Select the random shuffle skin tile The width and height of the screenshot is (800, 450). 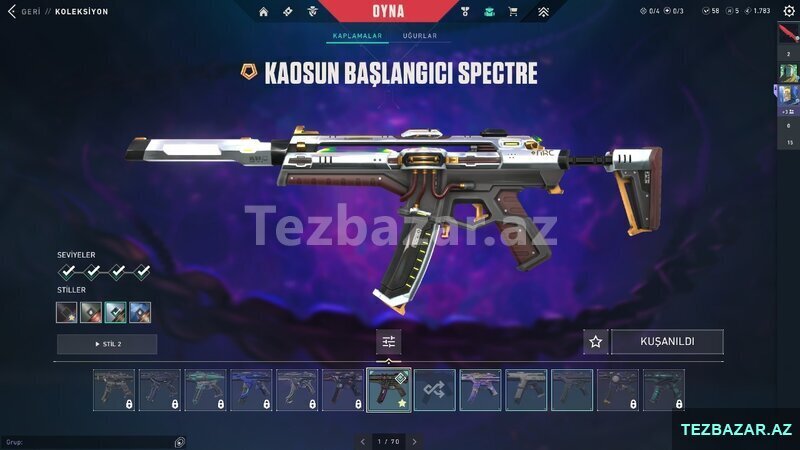tap(435, 390)
